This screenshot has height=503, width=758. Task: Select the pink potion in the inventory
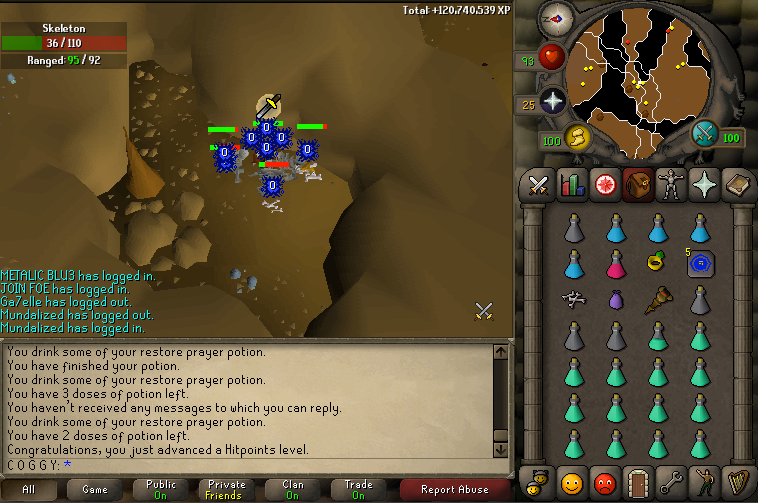[615, 263]
